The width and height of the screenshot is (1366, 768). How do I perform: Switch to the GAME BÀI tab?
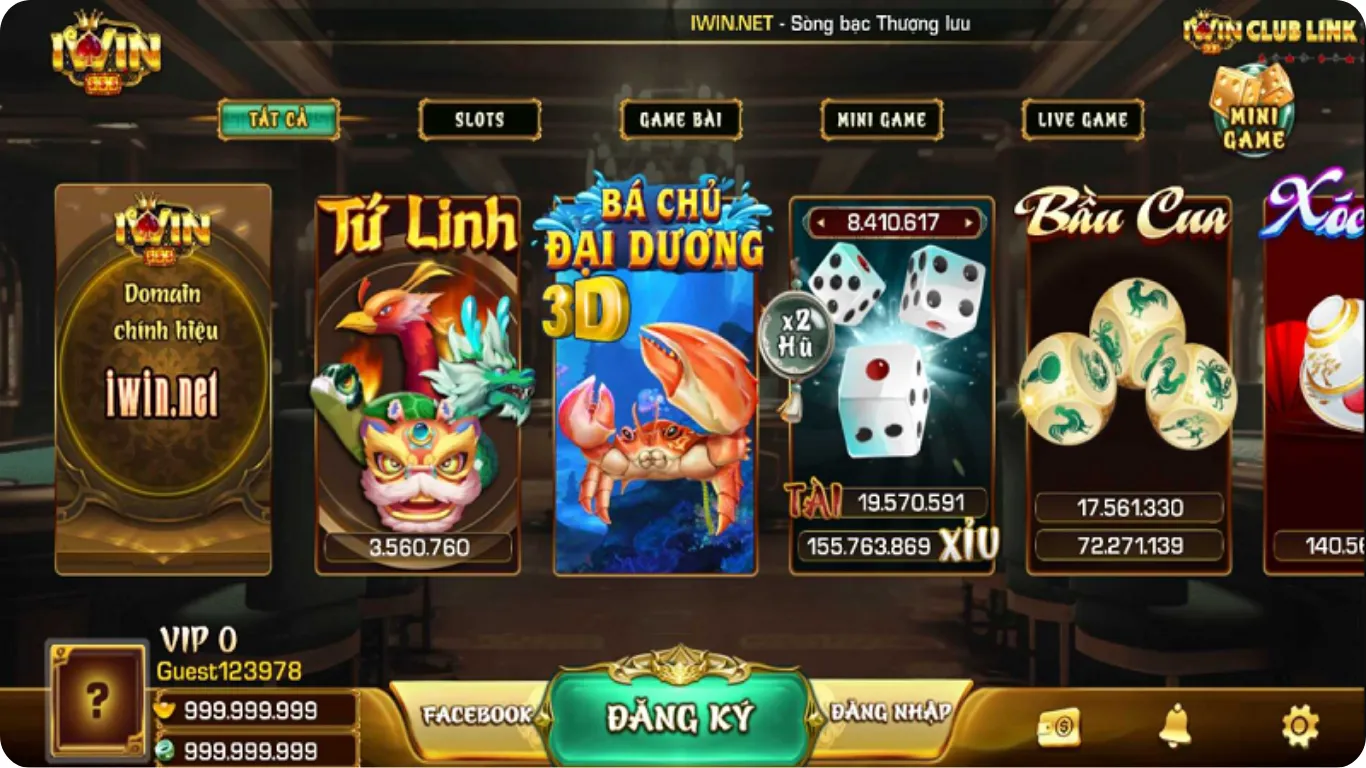681,119
